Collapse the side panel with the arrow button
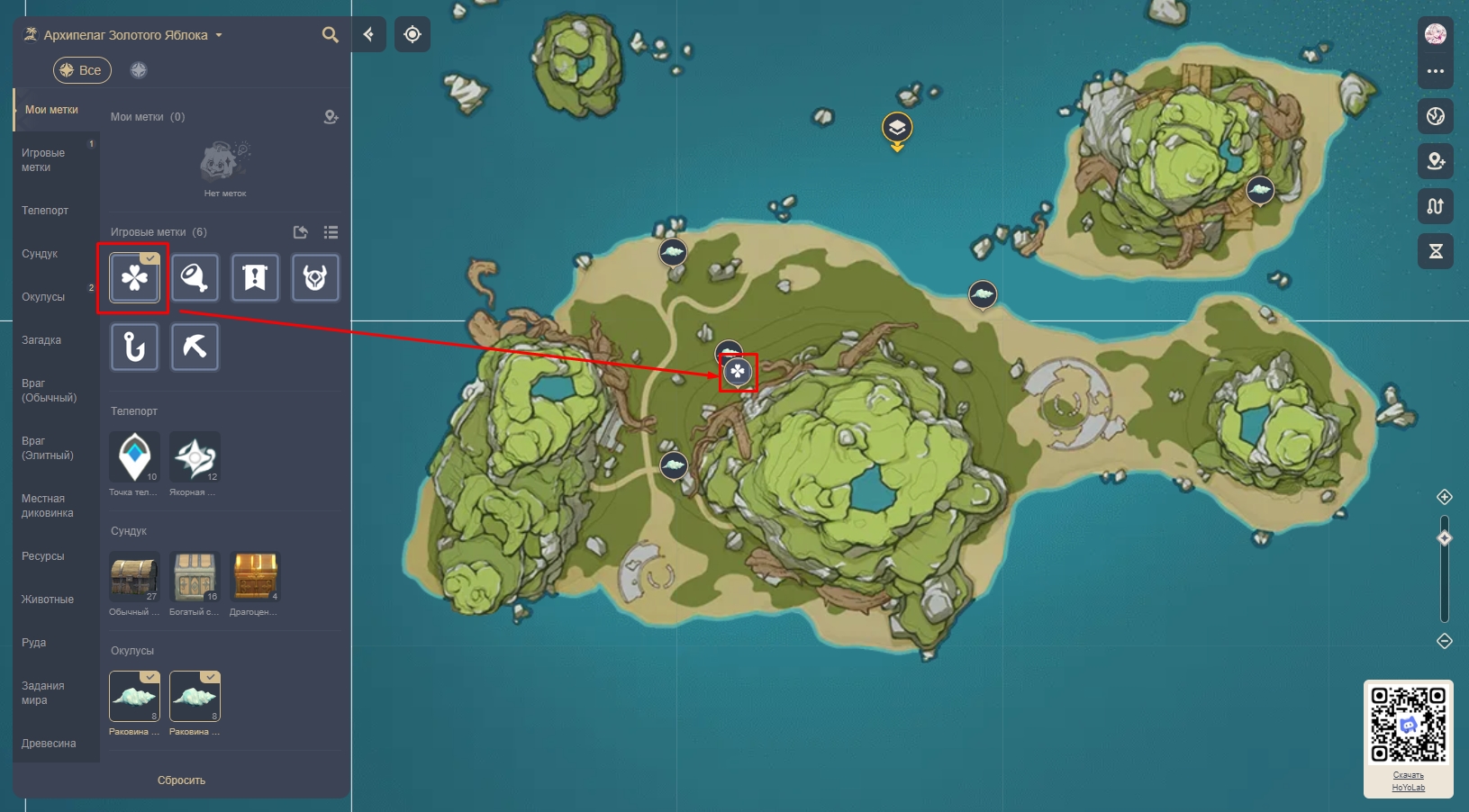The image size is (1469, 812). 368,34
